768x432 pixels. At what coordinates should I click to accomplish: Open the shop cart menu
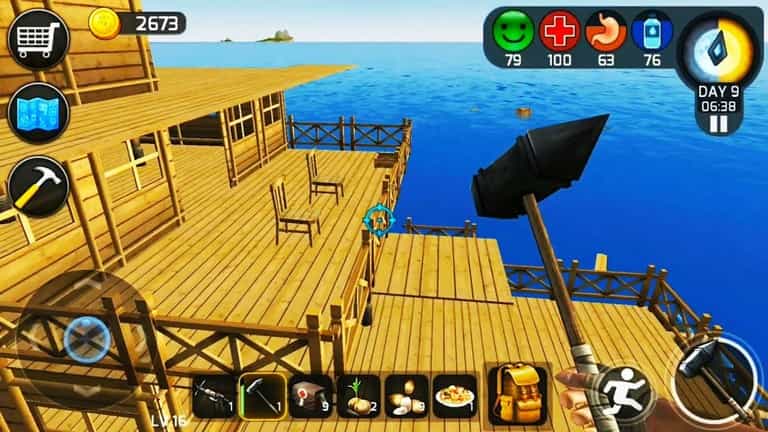click(x=37, y=39)
